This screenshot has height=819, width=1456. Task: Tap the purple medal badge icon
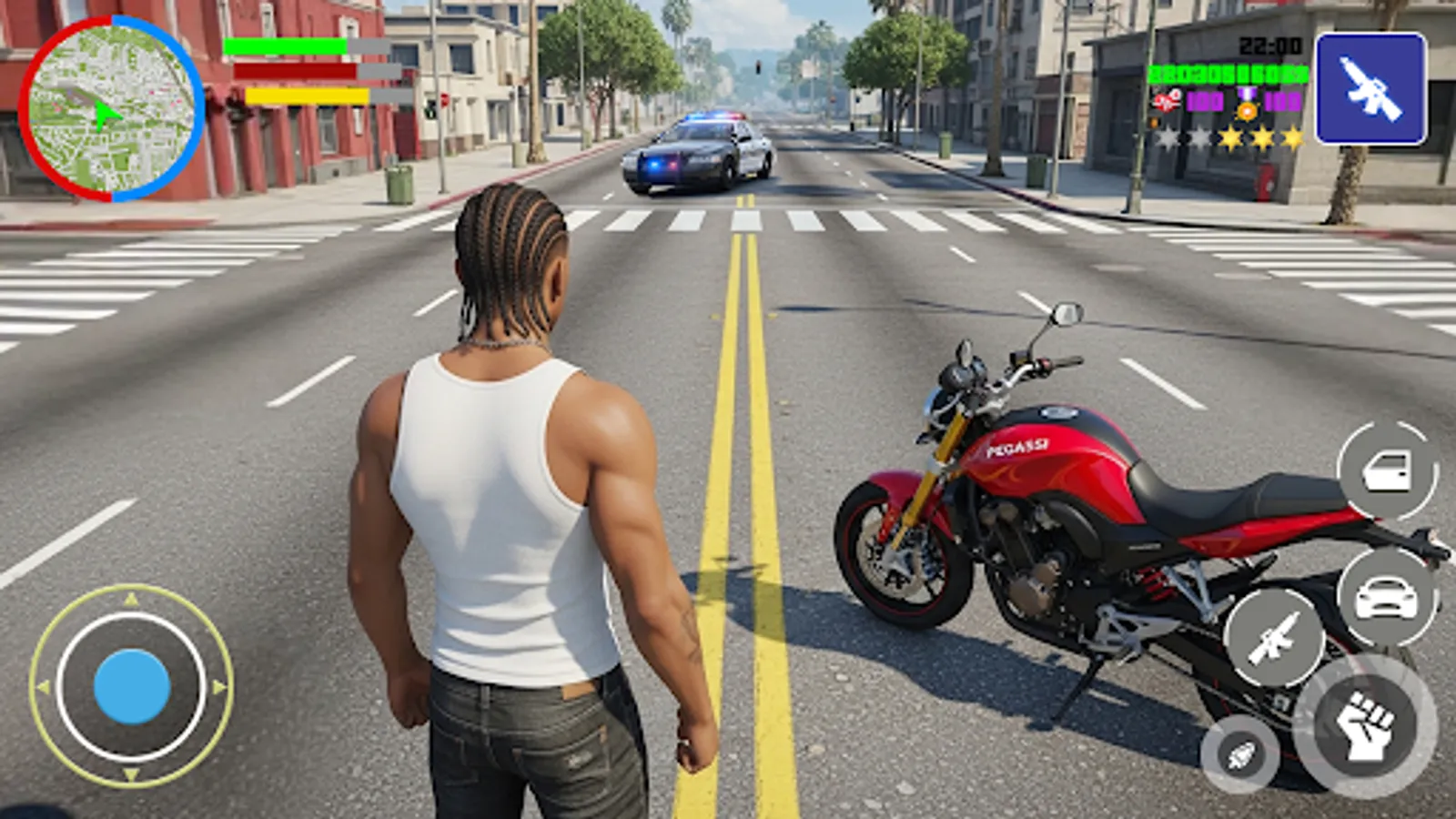(x=1248, y=105)
